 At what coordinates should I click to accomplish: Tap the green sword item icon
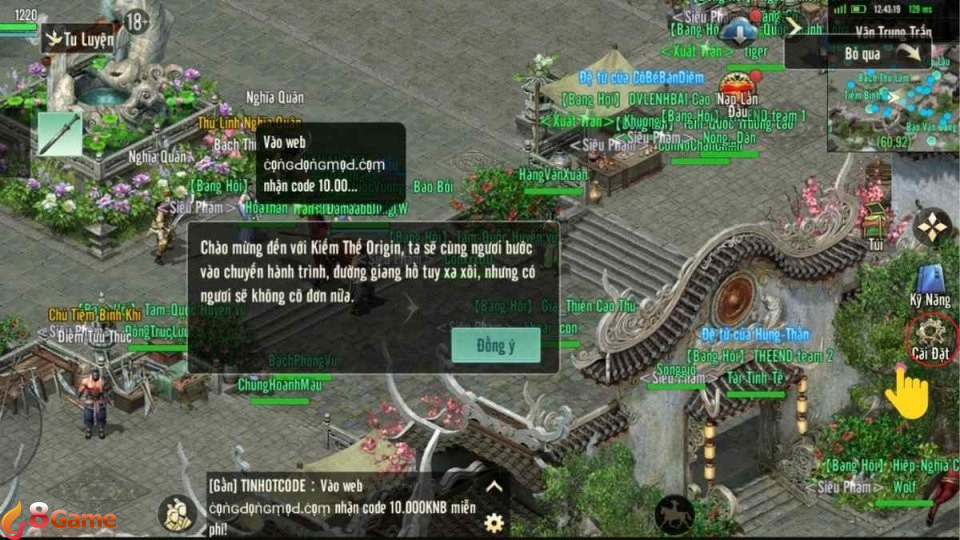[59, 133]
